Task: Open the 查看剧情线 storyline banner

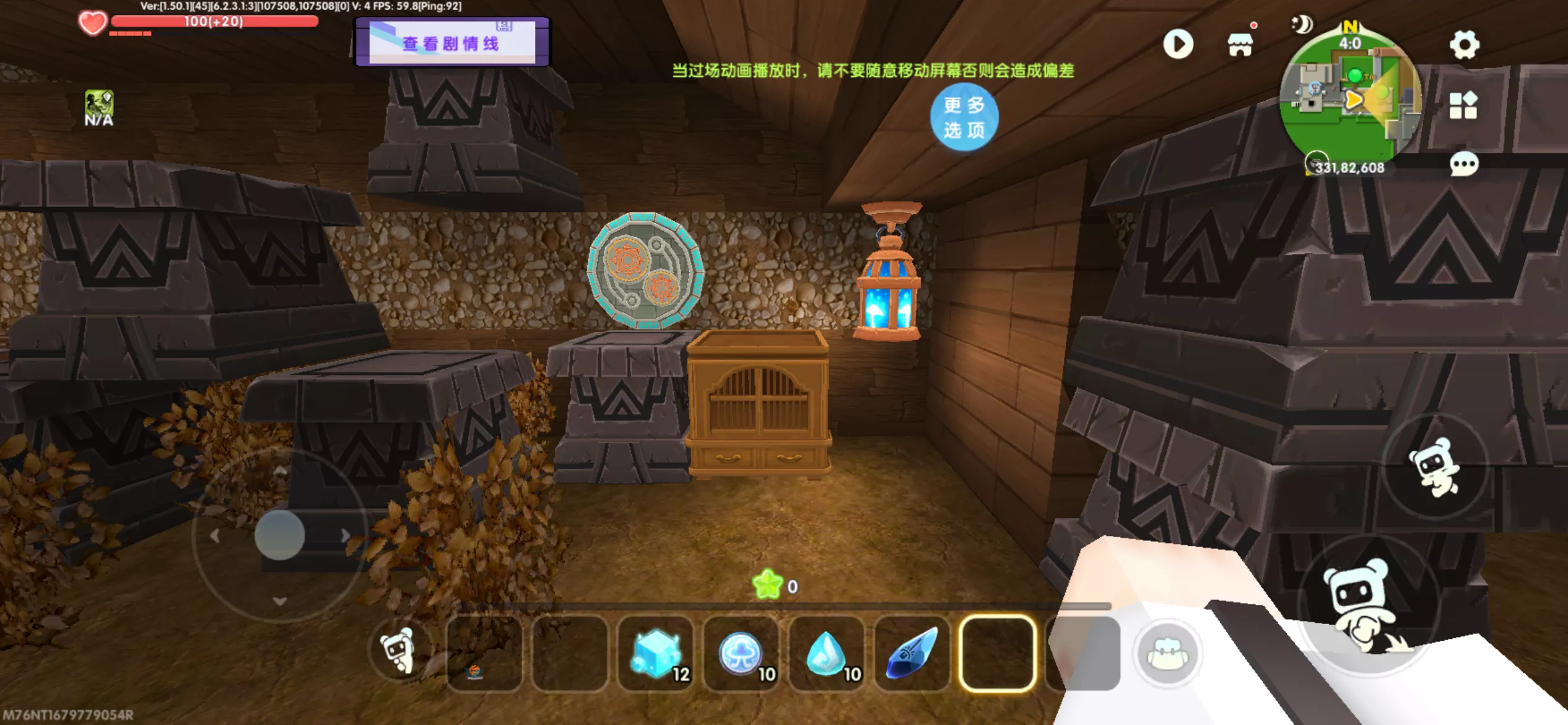Action: [x=451, y=42]
